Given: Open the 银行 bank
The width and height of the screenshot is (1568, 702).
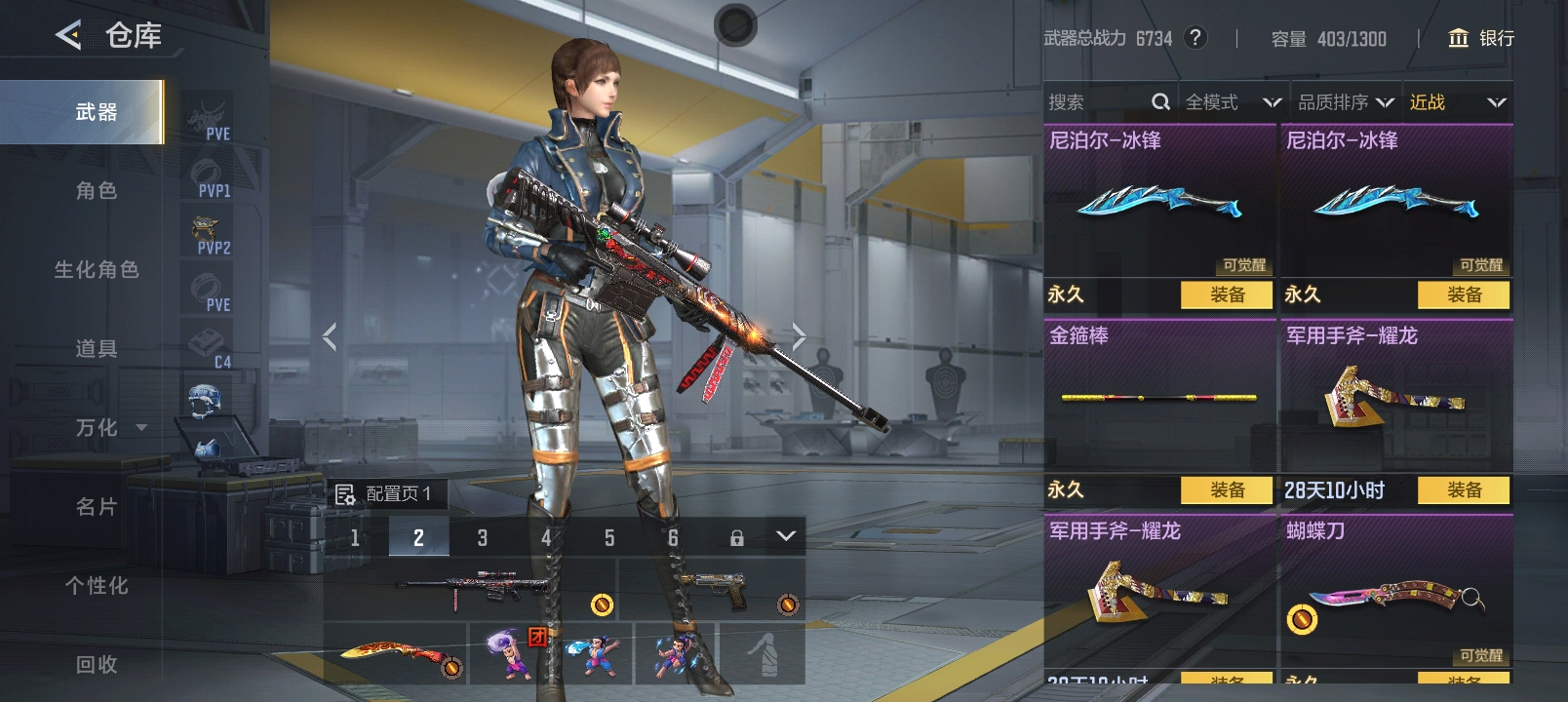Looking at the screenshot, I should 1481,38.
